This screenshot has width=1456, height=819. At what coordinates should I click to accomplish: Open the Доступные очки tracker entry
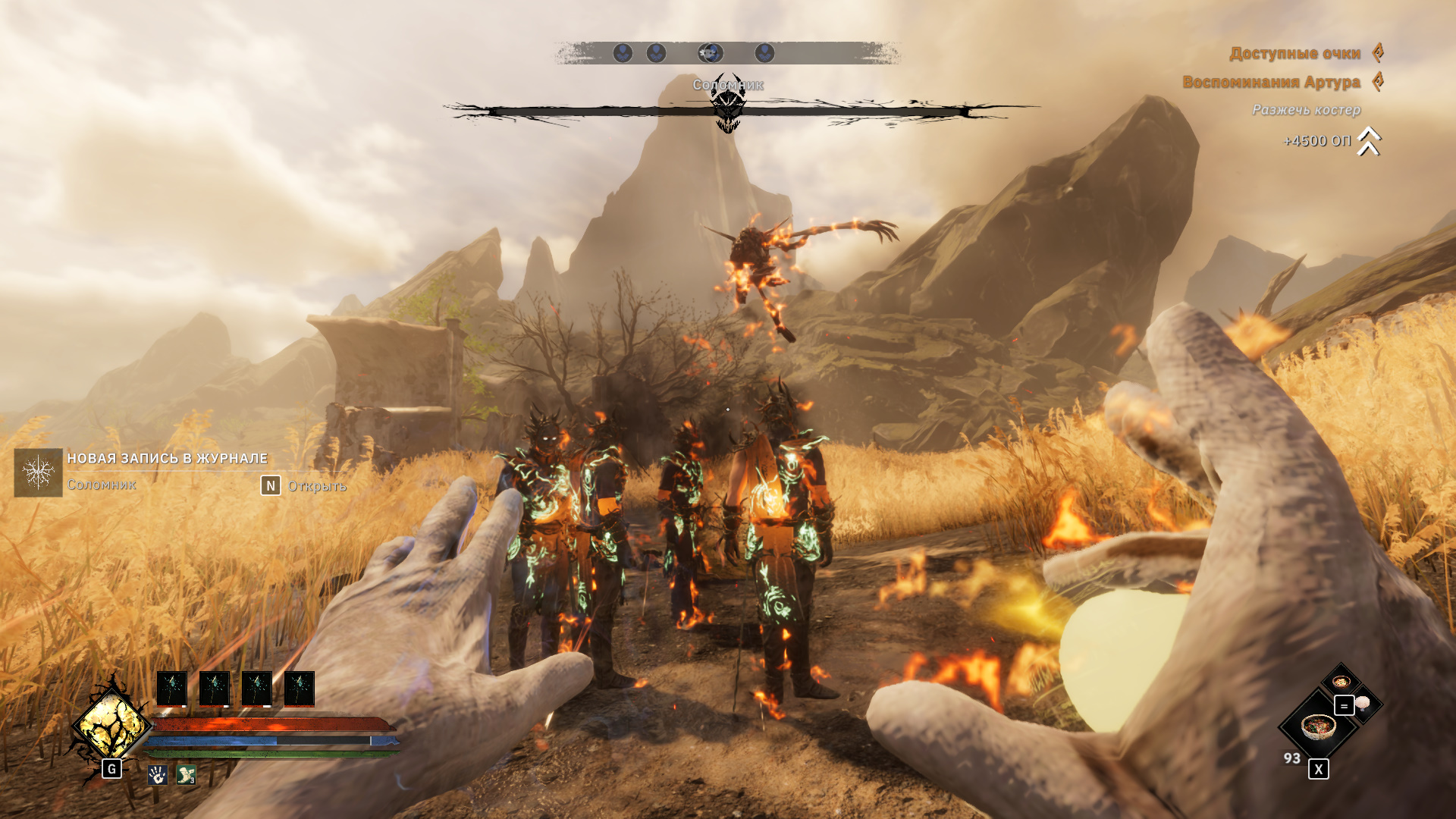(1294, 53)
